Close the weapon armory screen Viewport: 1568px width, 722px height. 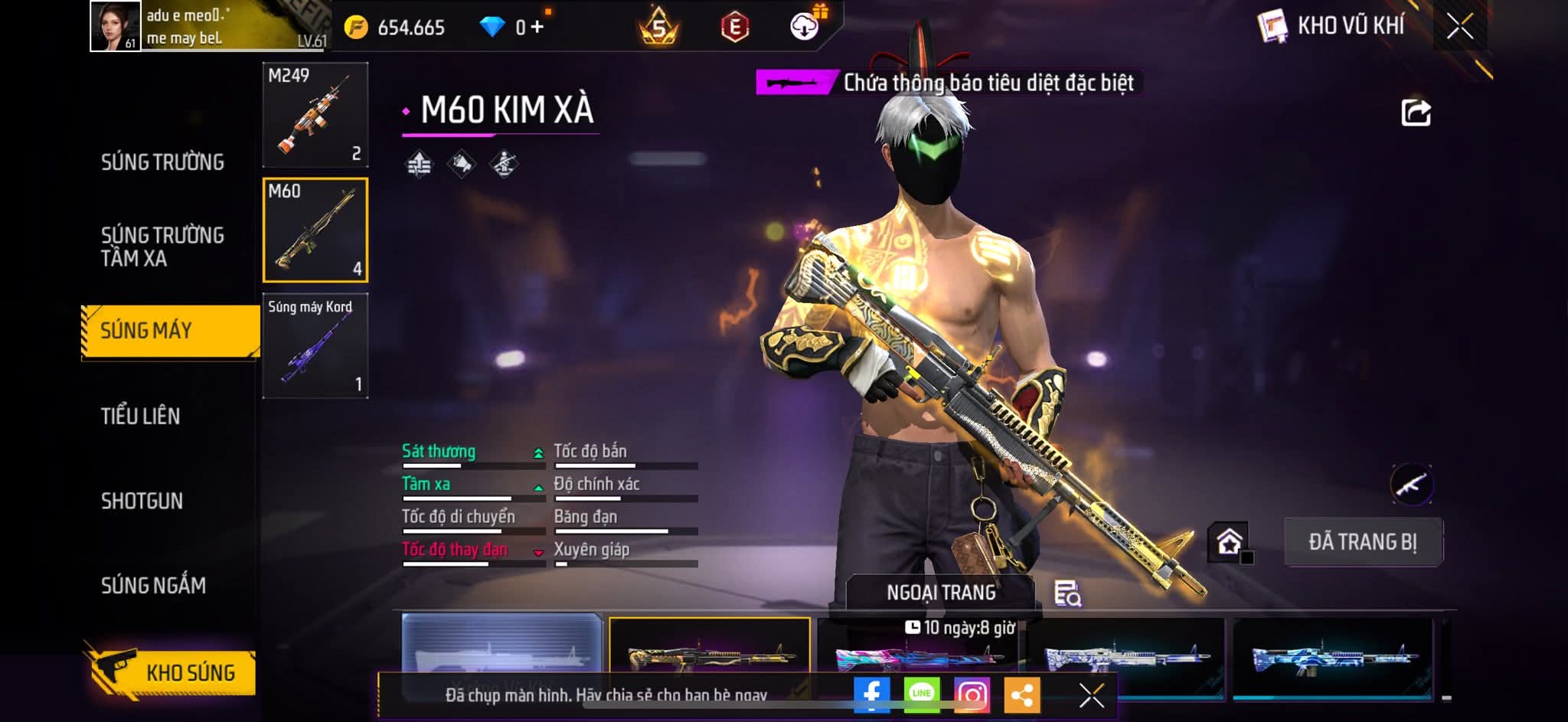1459,27
